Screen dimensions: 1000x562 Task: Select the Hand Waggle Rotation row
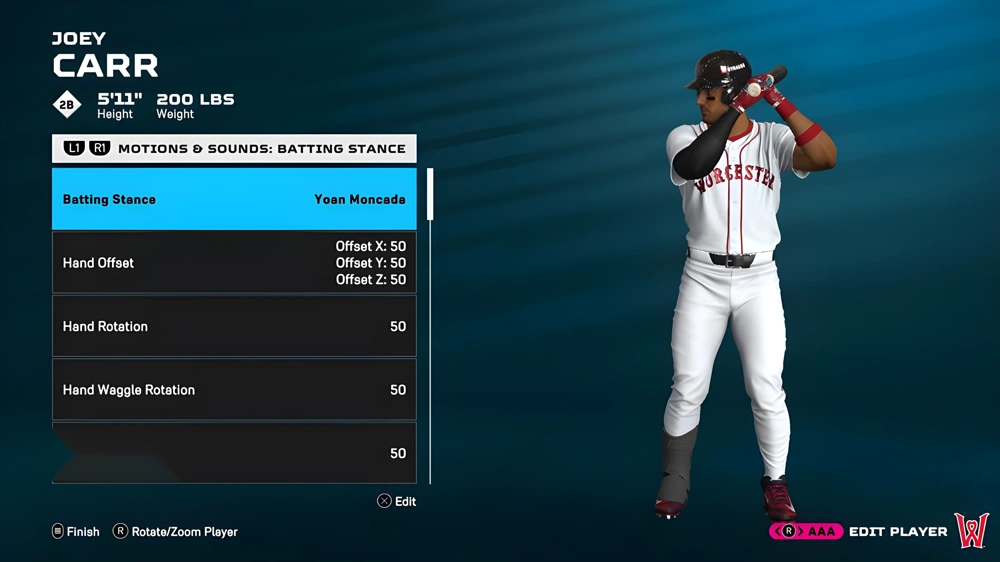coord(234,390)
